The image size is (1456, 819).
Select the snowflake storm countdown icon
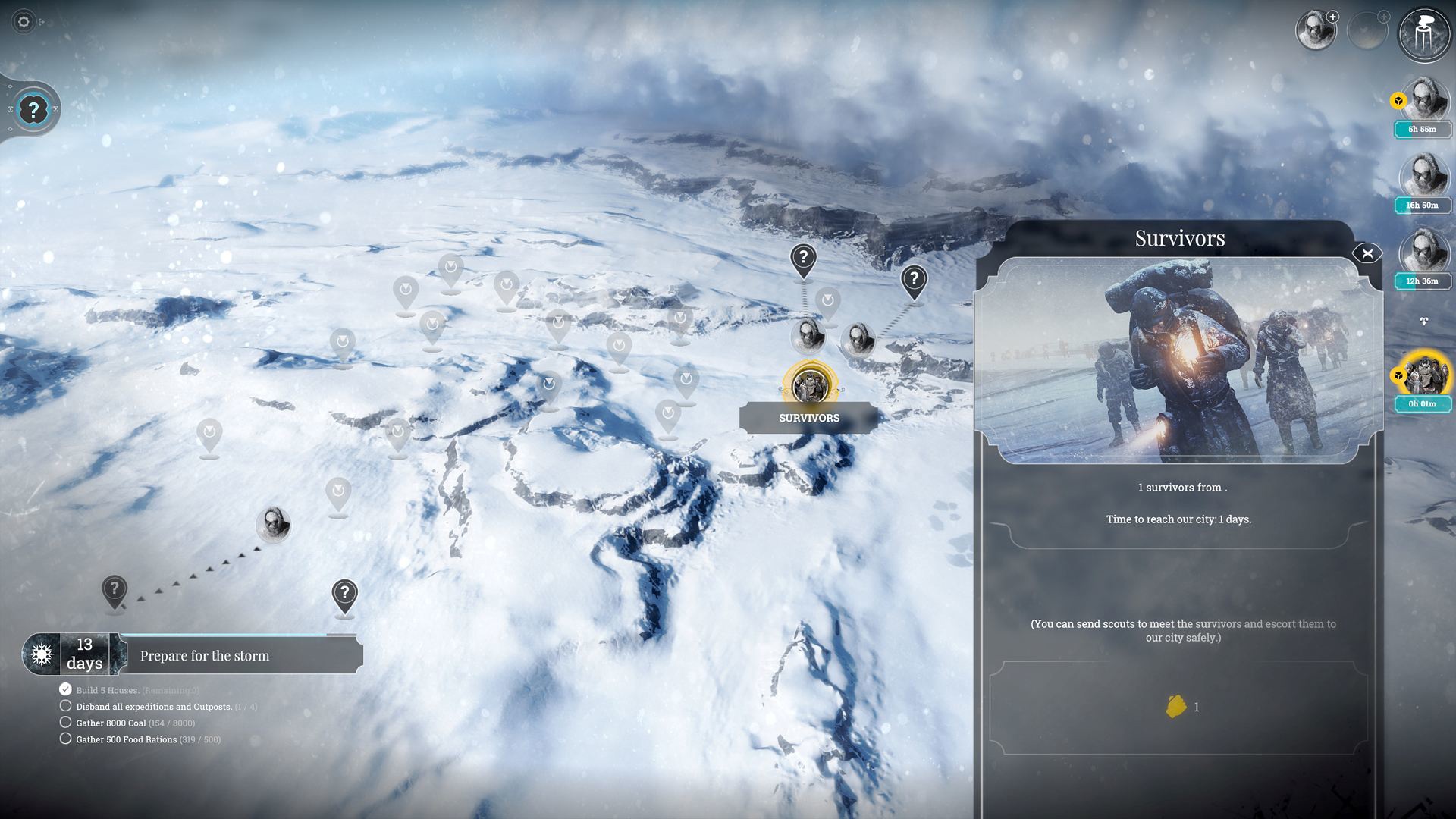click(40, 654)
